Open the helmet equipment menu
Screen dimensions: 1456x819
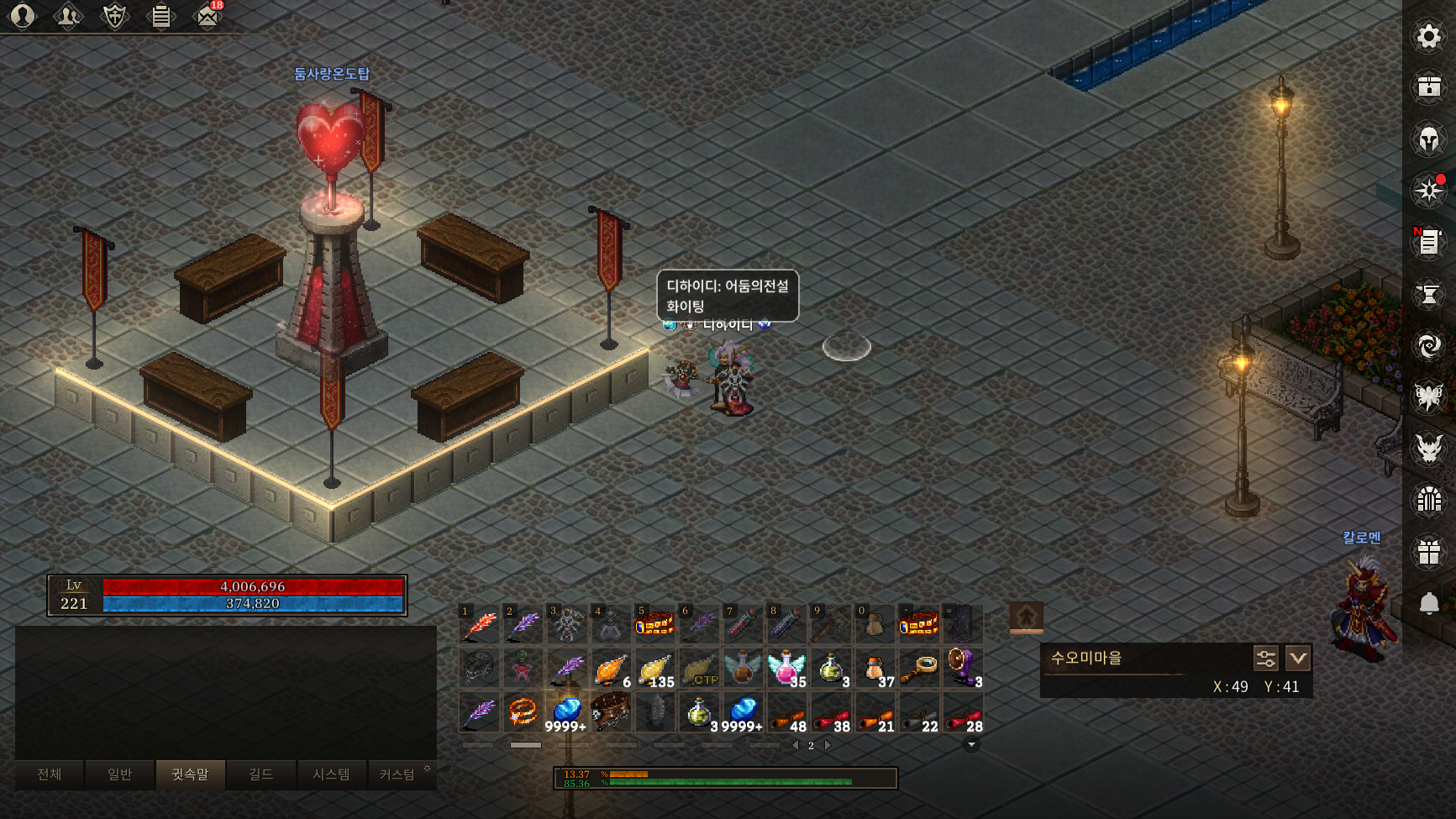1428,139
